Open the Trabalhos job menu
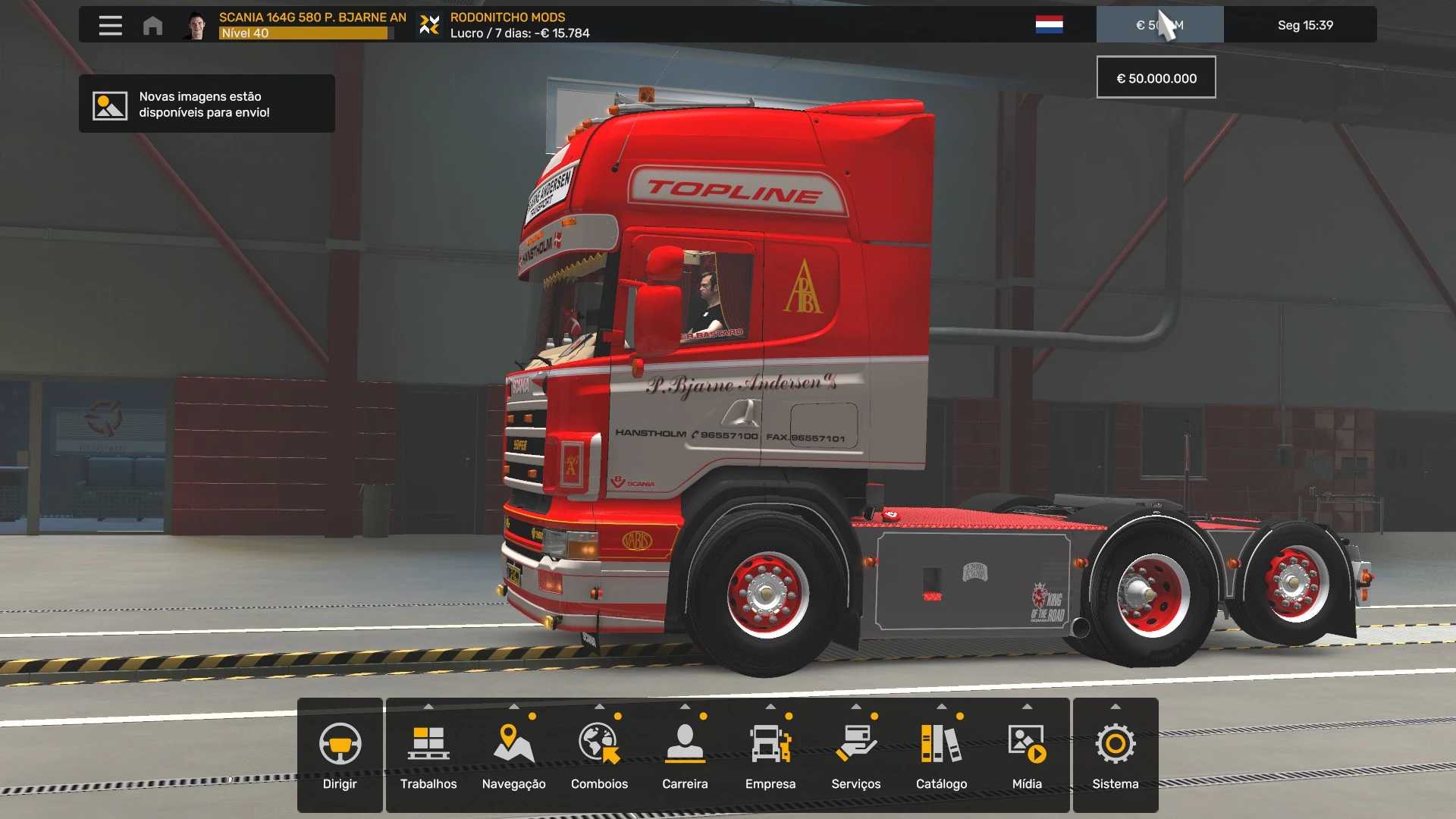1456x819 pixels. click(x=428, y=755)
